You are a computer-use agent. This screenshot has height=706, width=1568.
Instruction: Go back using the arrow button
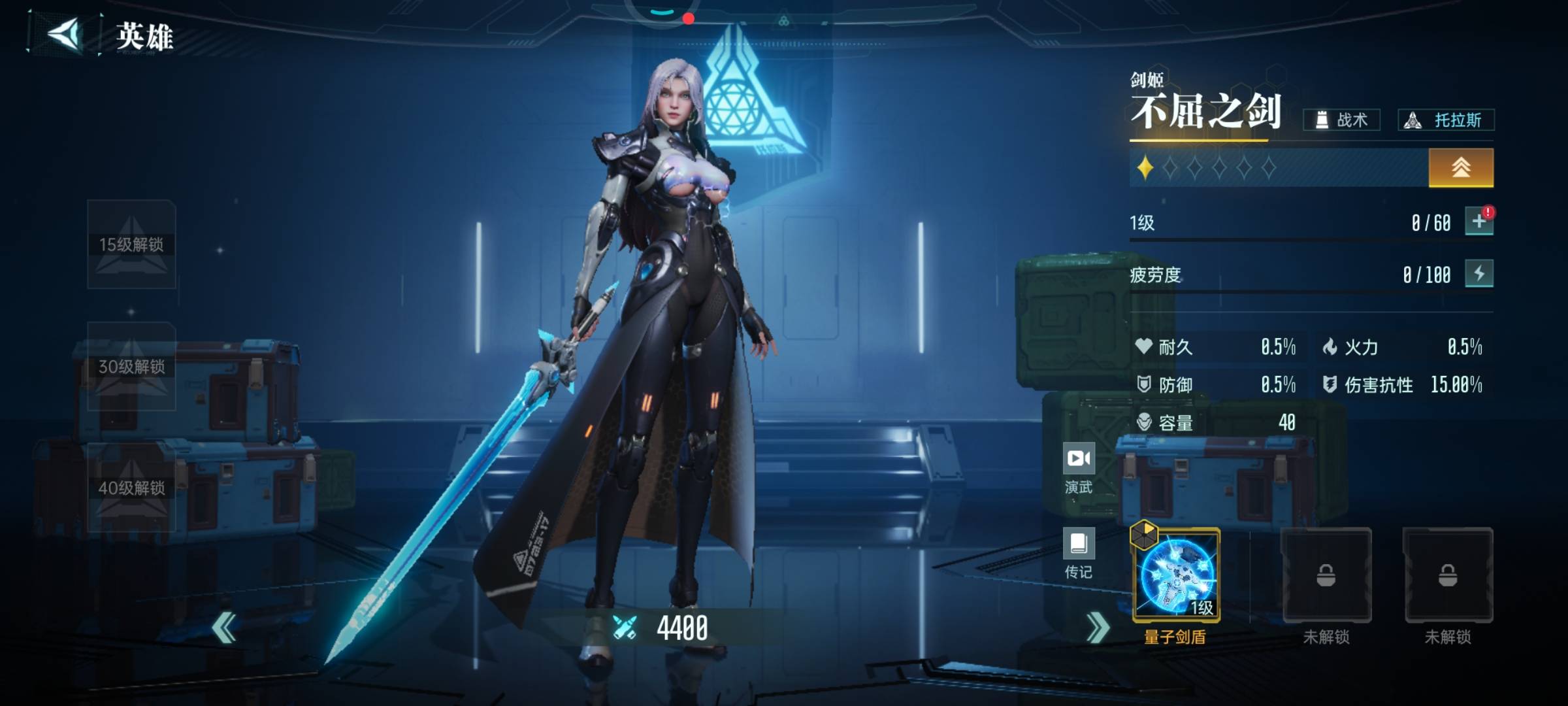[x=65, y=34]
